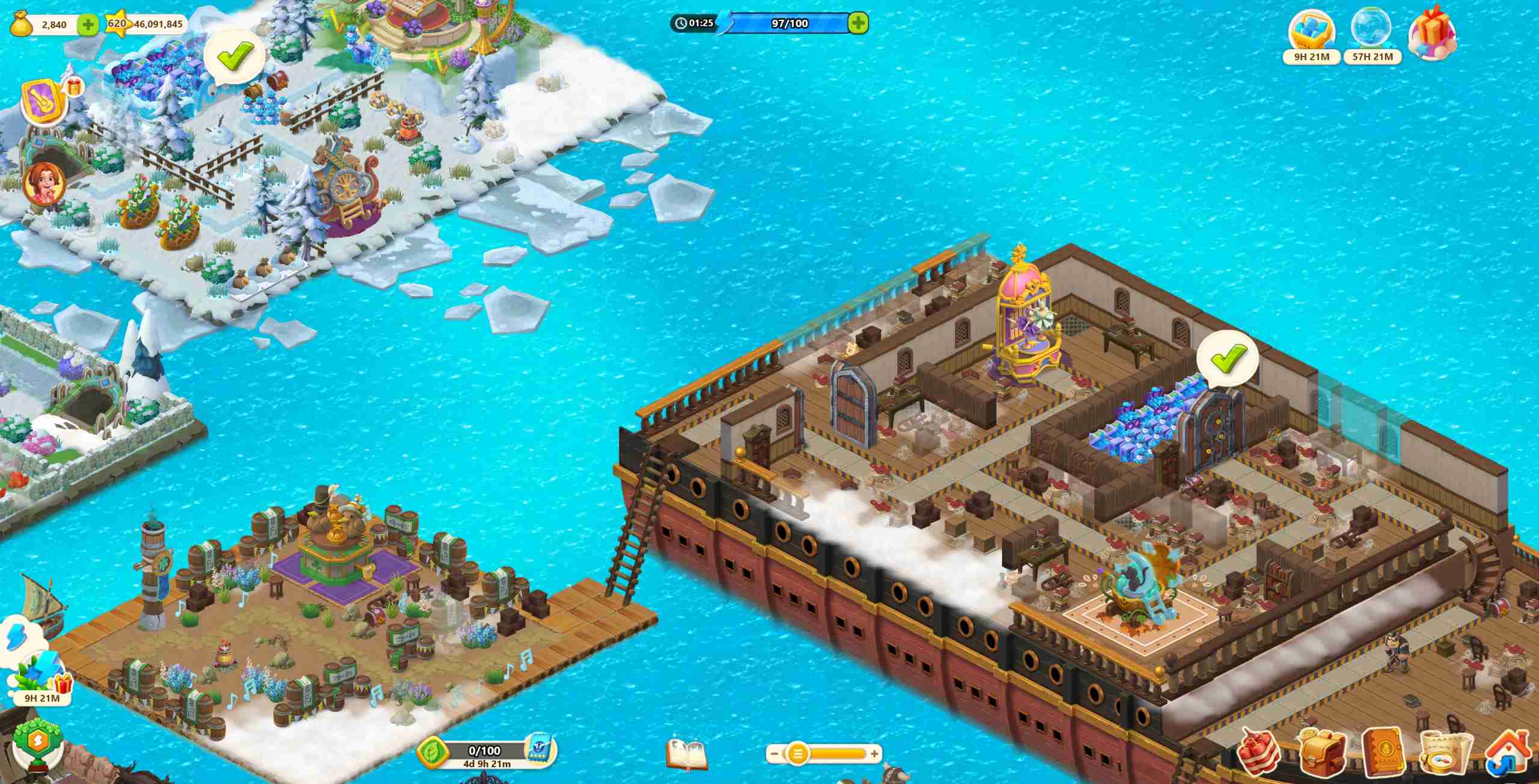Tap the red-haired woman portrait
This screenshot has width=1539, height=784.
43,182
